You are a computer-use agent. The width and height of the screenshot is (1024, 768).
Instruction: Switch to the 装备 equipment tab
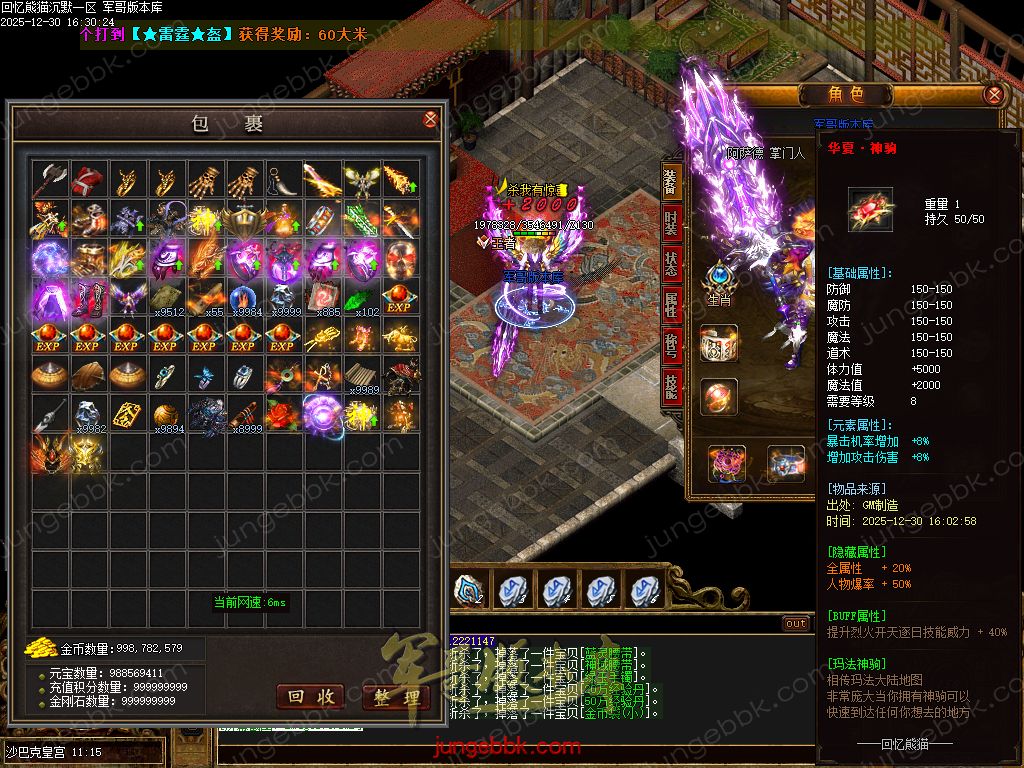pyautogui.click(x=671, y=181)
